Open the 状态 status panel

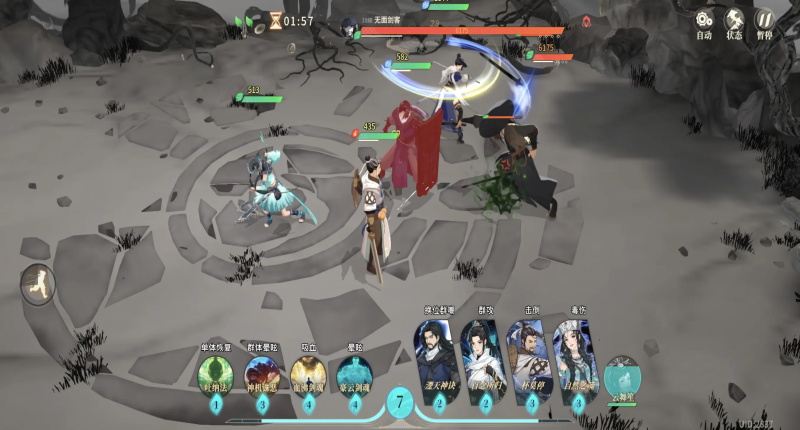[x=734, y=20]
